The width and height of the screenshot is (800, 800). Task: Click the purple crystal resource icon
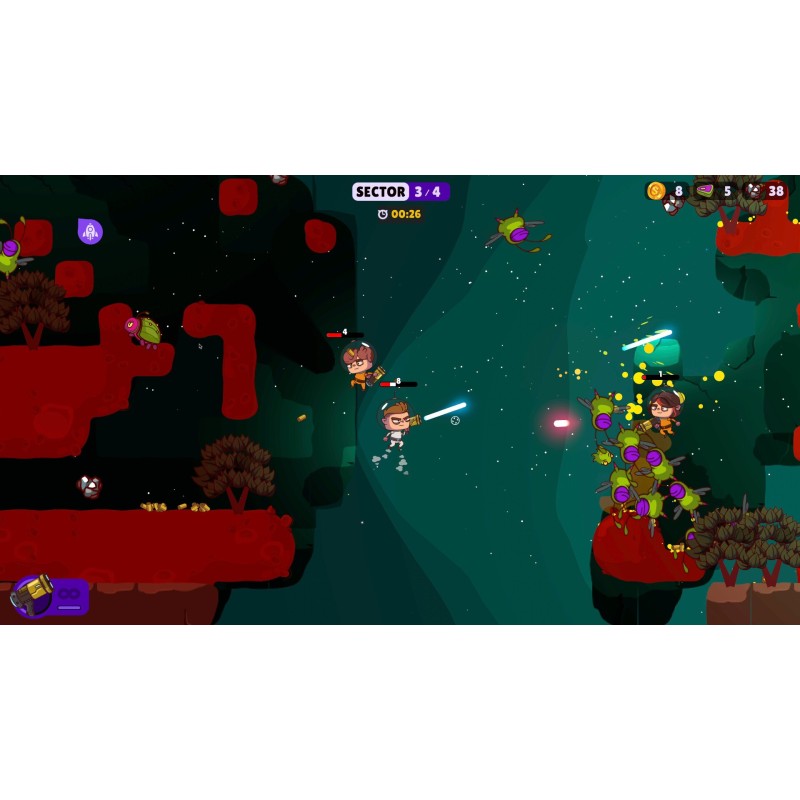[706, 191]
